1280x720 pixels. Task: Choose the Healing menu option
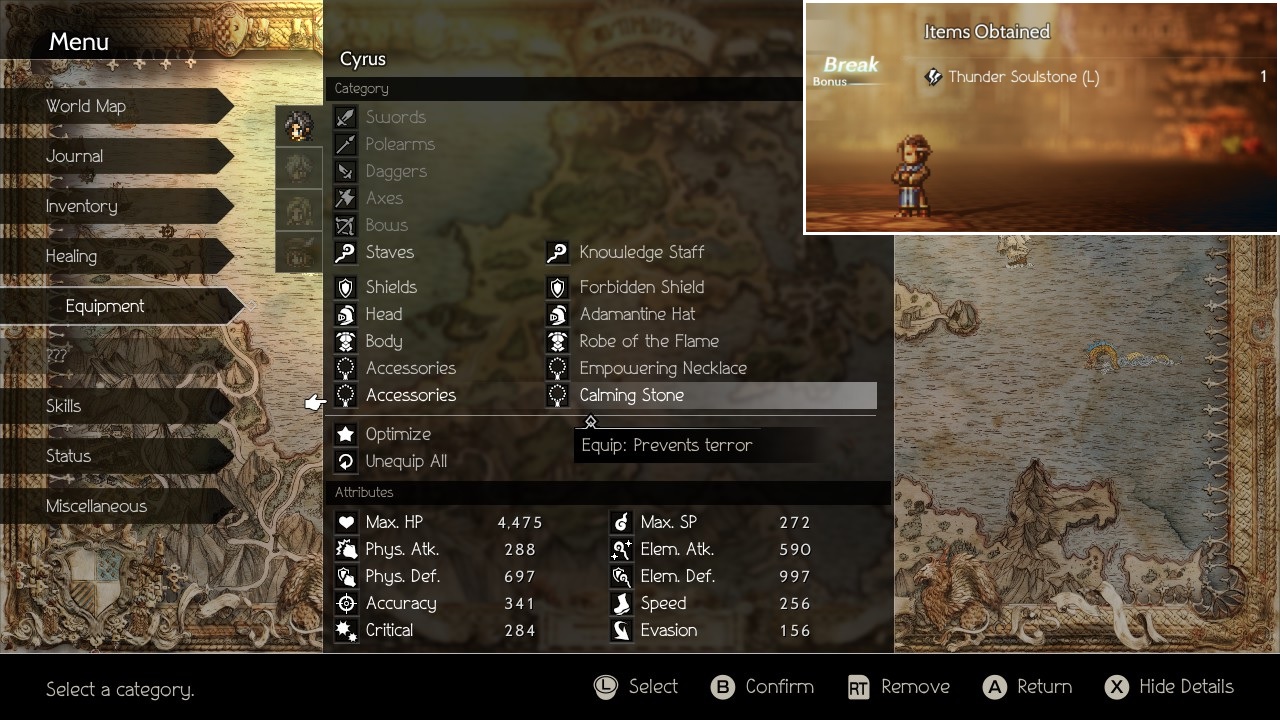(72, 256)
